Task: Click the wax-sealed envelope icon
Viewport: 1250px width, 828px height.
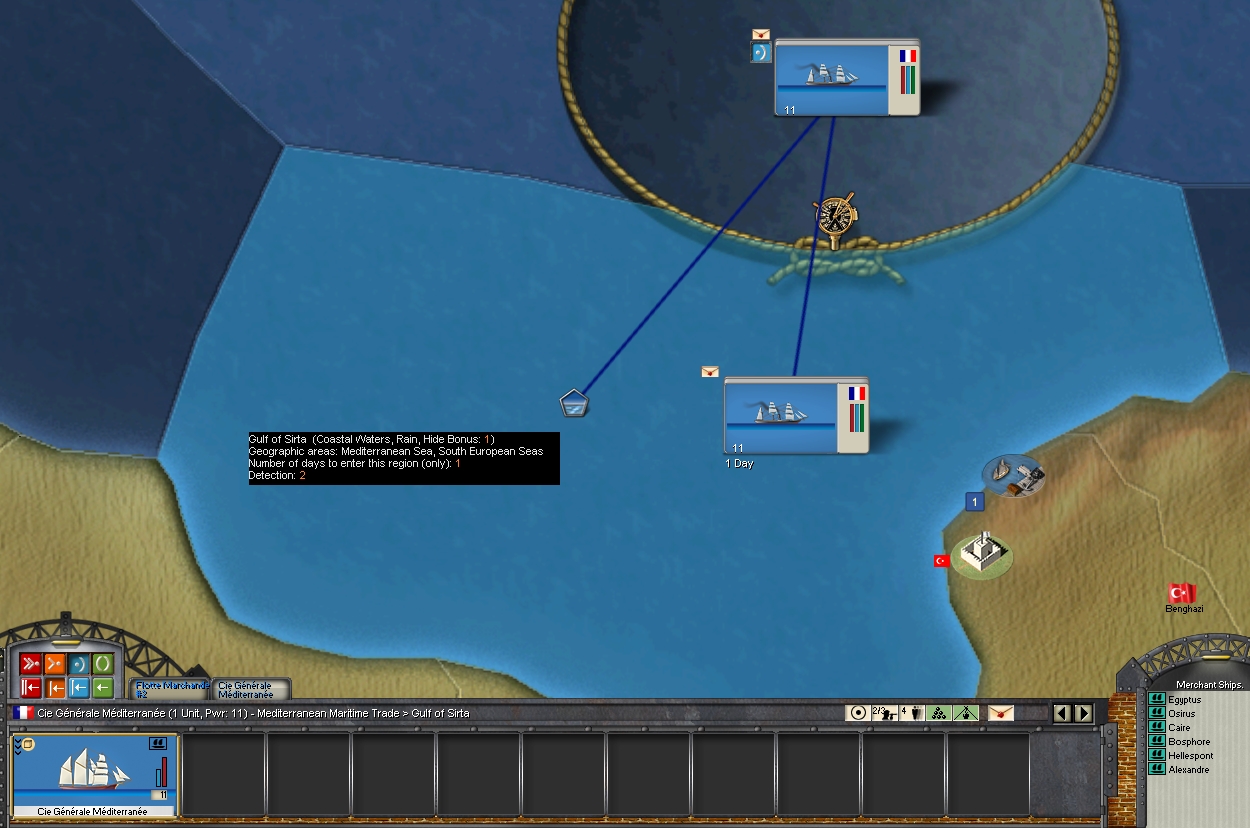Action: 1001,713
